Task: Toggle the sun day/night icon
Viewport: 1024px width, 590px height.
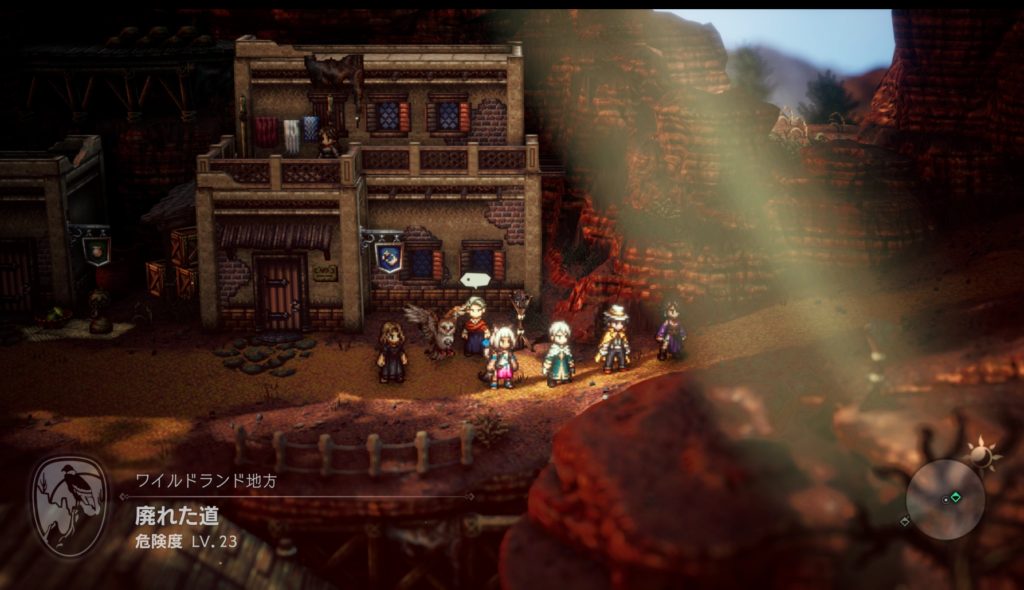Action: point(983,456)
